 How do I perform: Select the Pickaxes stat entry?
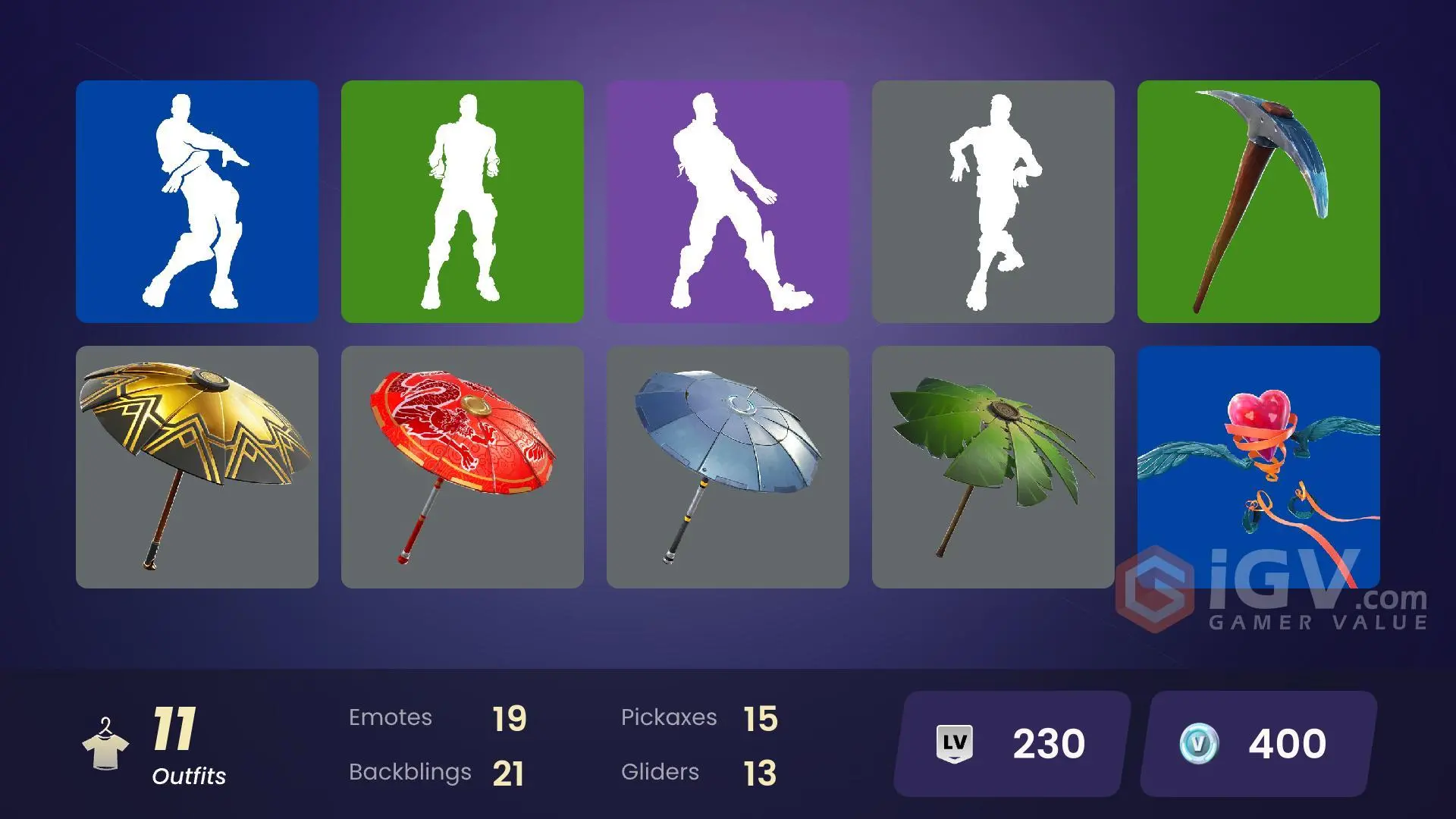coord(670,717)
